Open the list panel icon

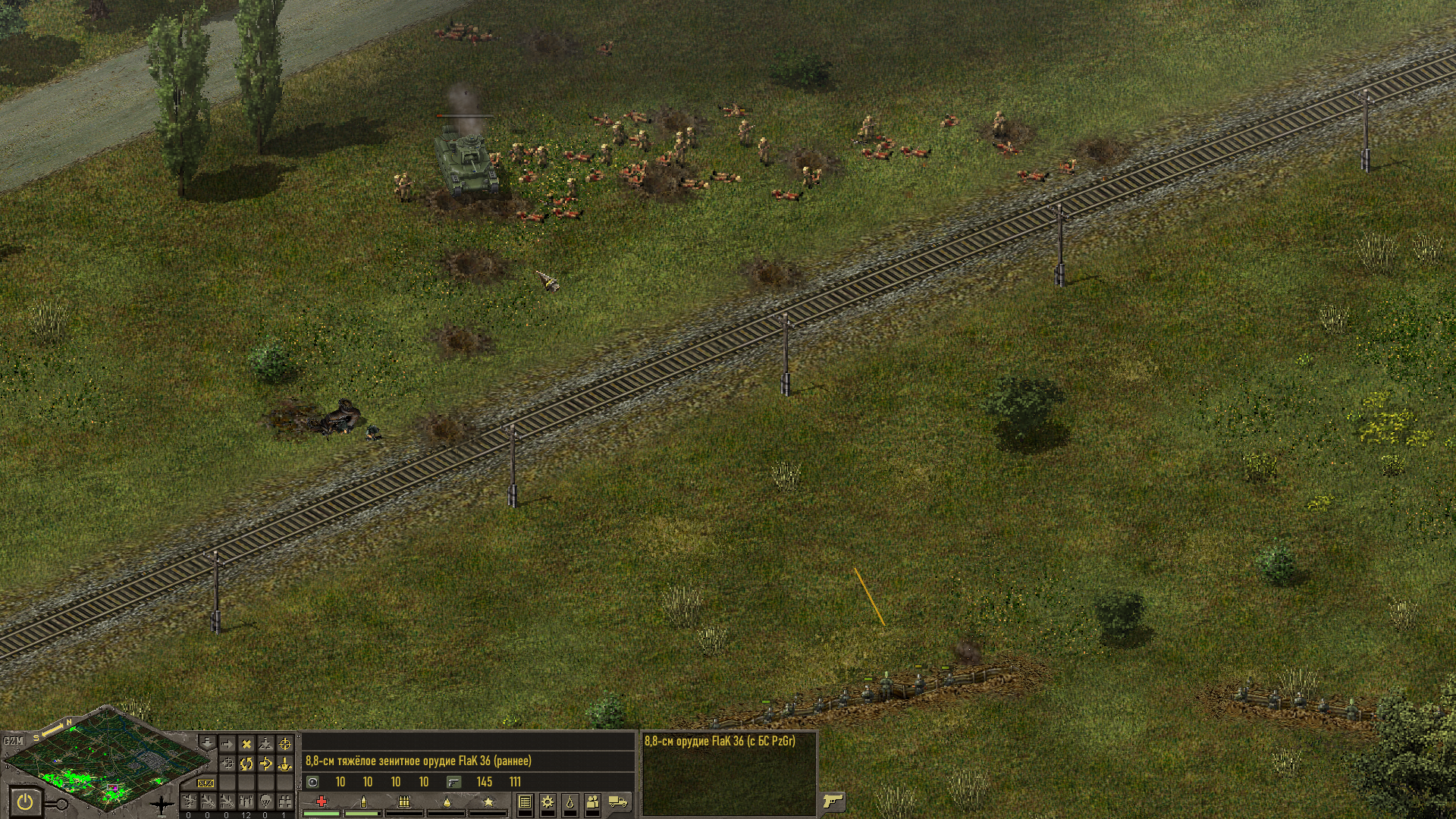[x=524, y=802]
